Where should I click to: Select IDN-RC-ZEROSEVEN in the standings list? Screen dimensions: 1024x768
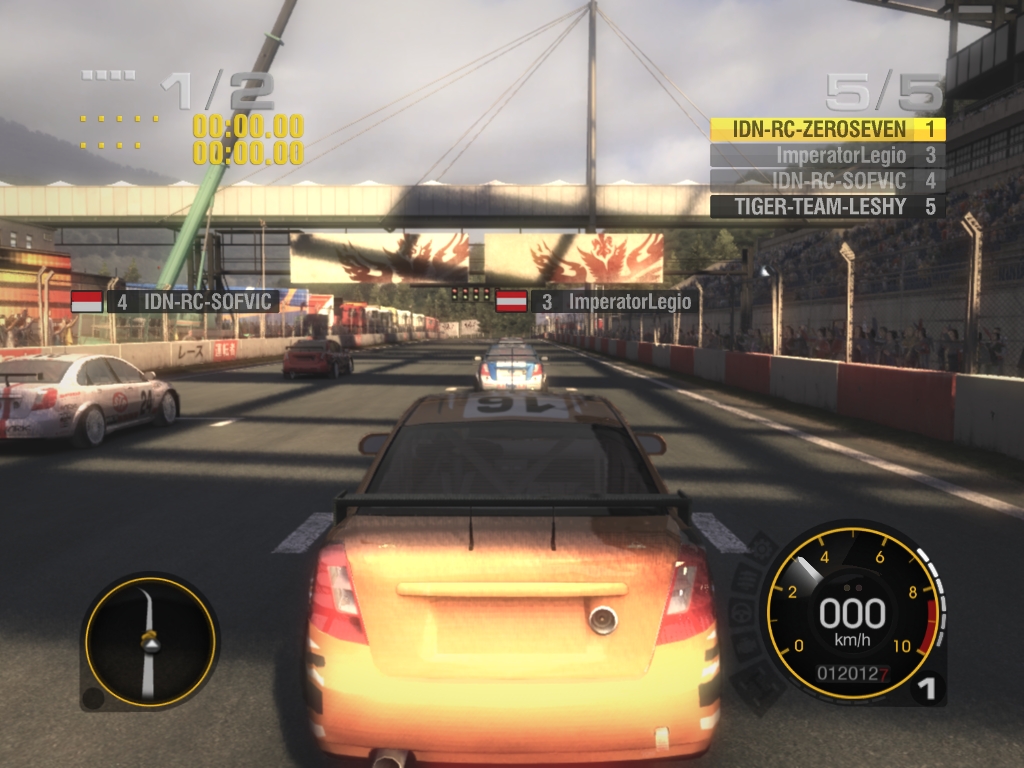tap(827, 129)
